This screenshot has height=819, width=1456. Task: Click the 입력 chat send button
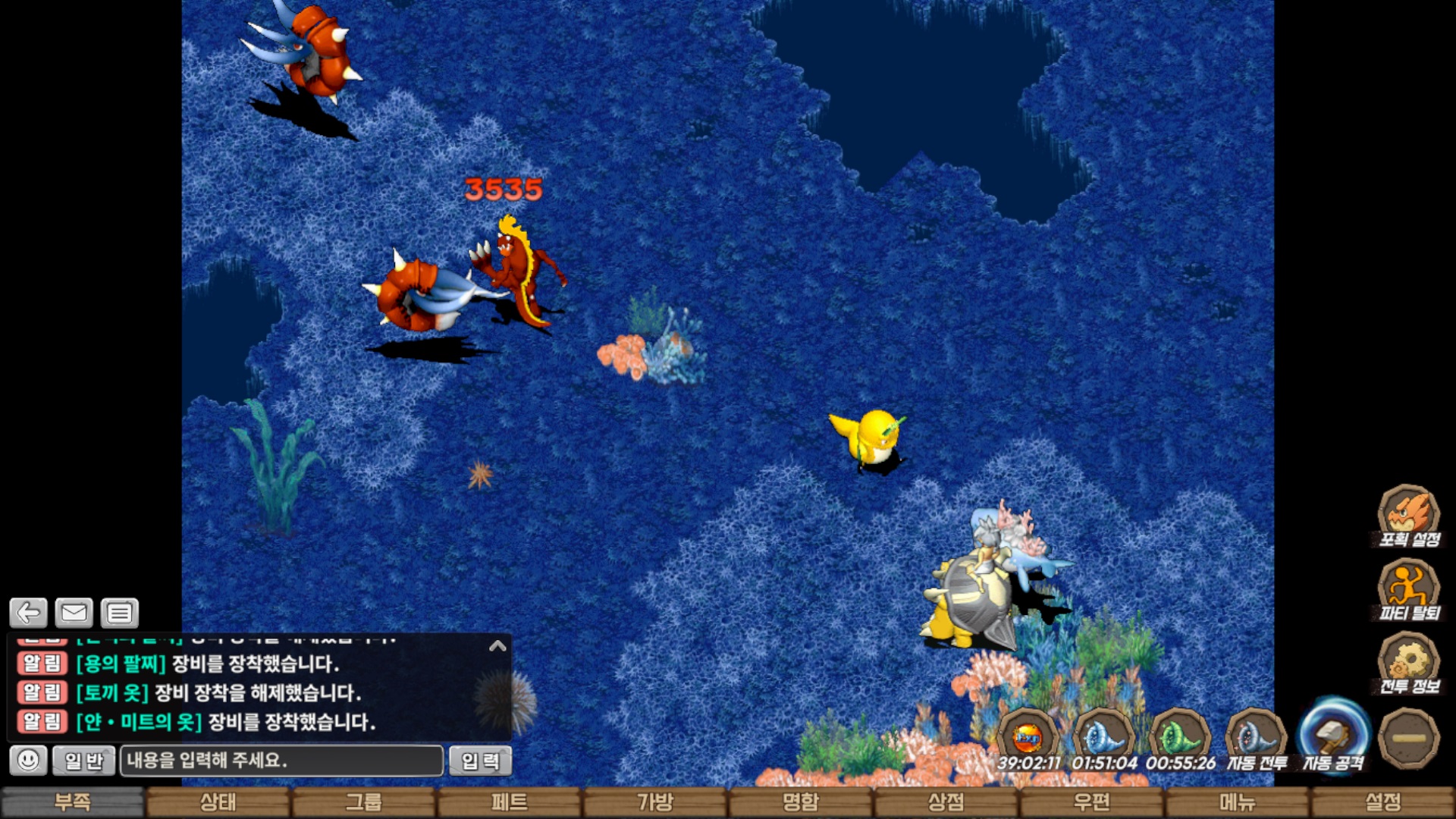tap(480, 761)
